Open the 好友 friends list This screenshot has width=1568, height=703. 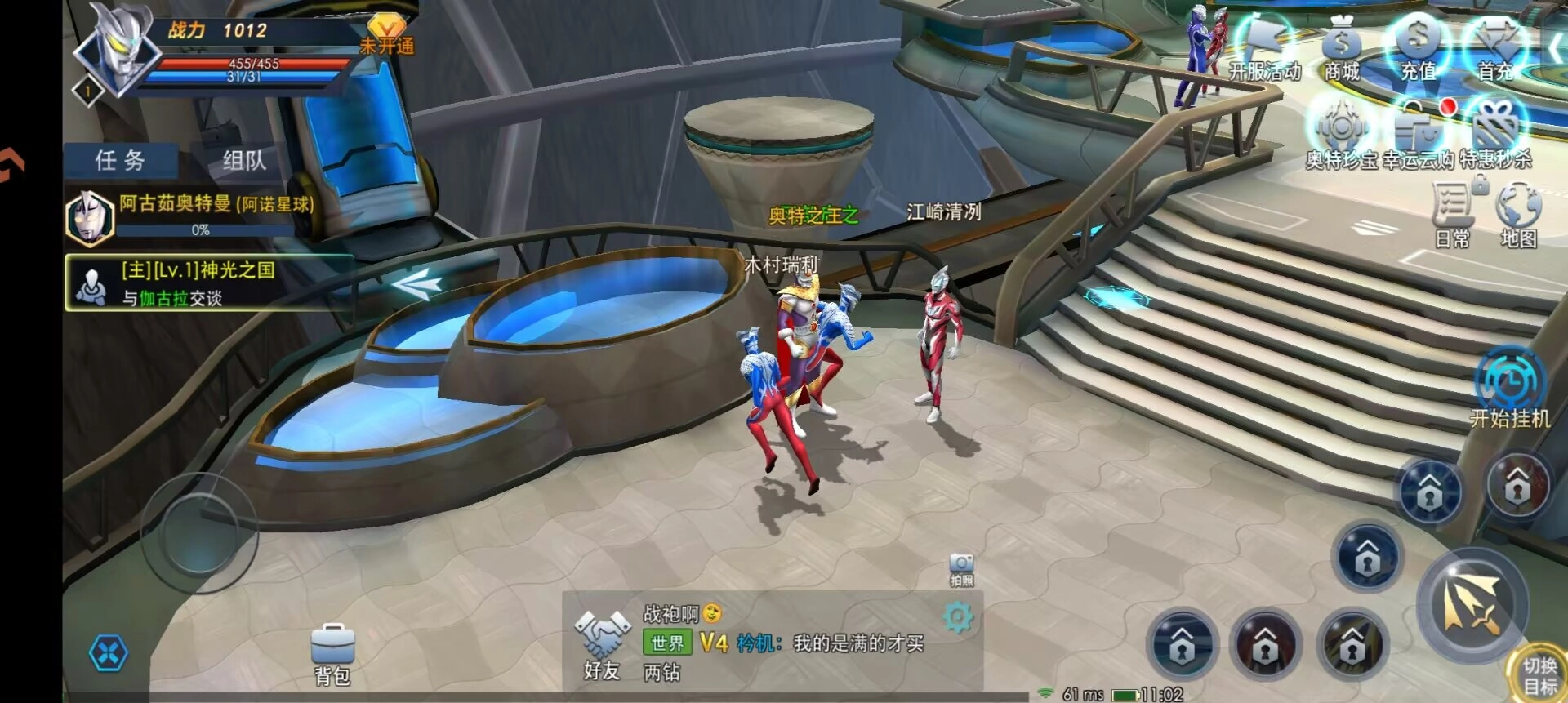tap(603, 646)
